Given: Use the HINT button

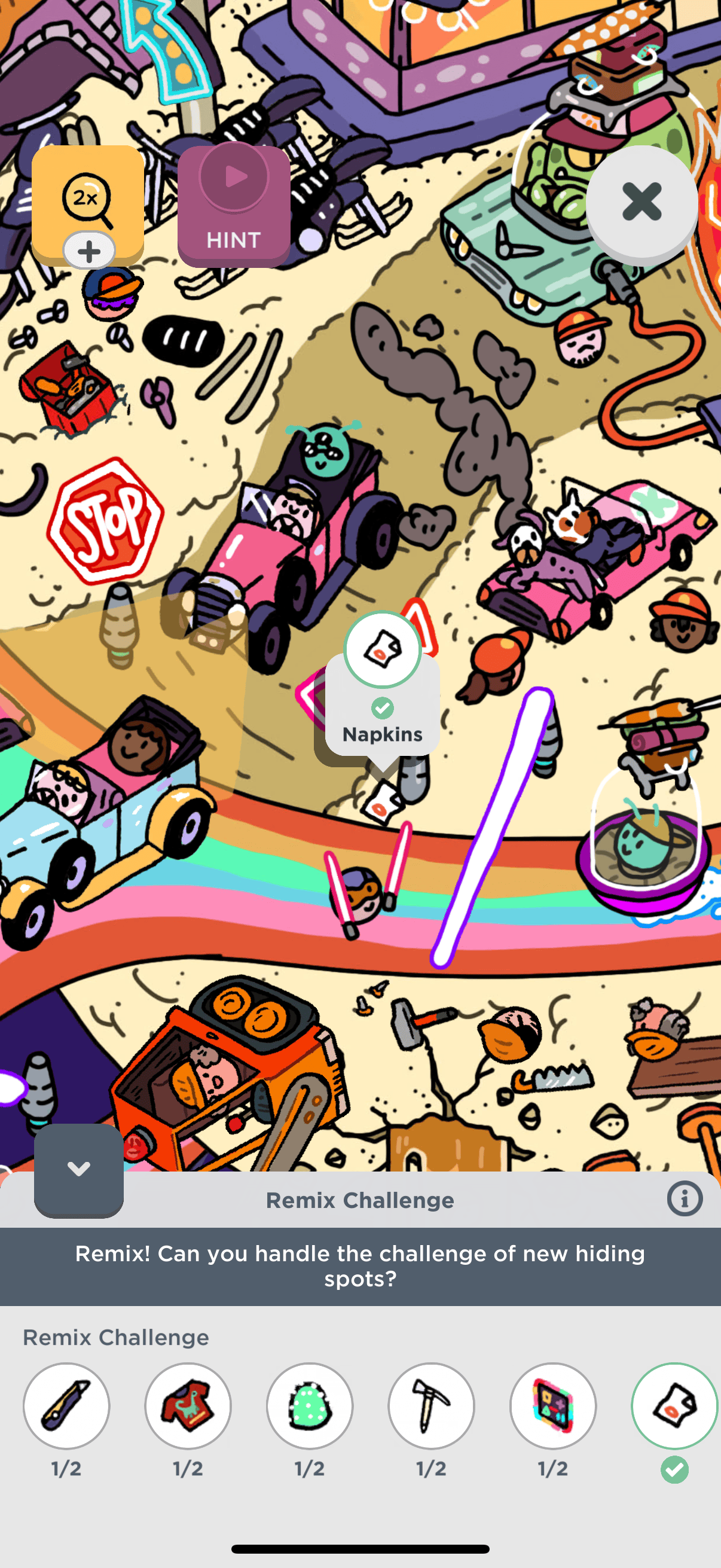Looking at the screenshot, I should (234, 206).
